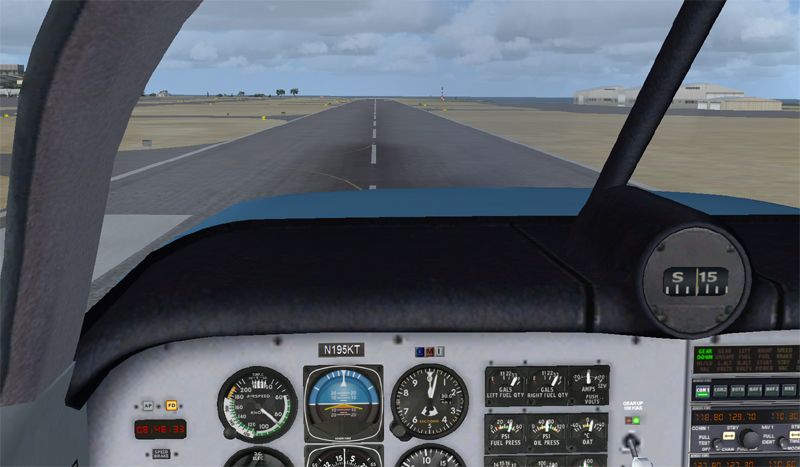Engage the AP autopilot button
This screenshot has width=800, height=467.
[147, 406]
